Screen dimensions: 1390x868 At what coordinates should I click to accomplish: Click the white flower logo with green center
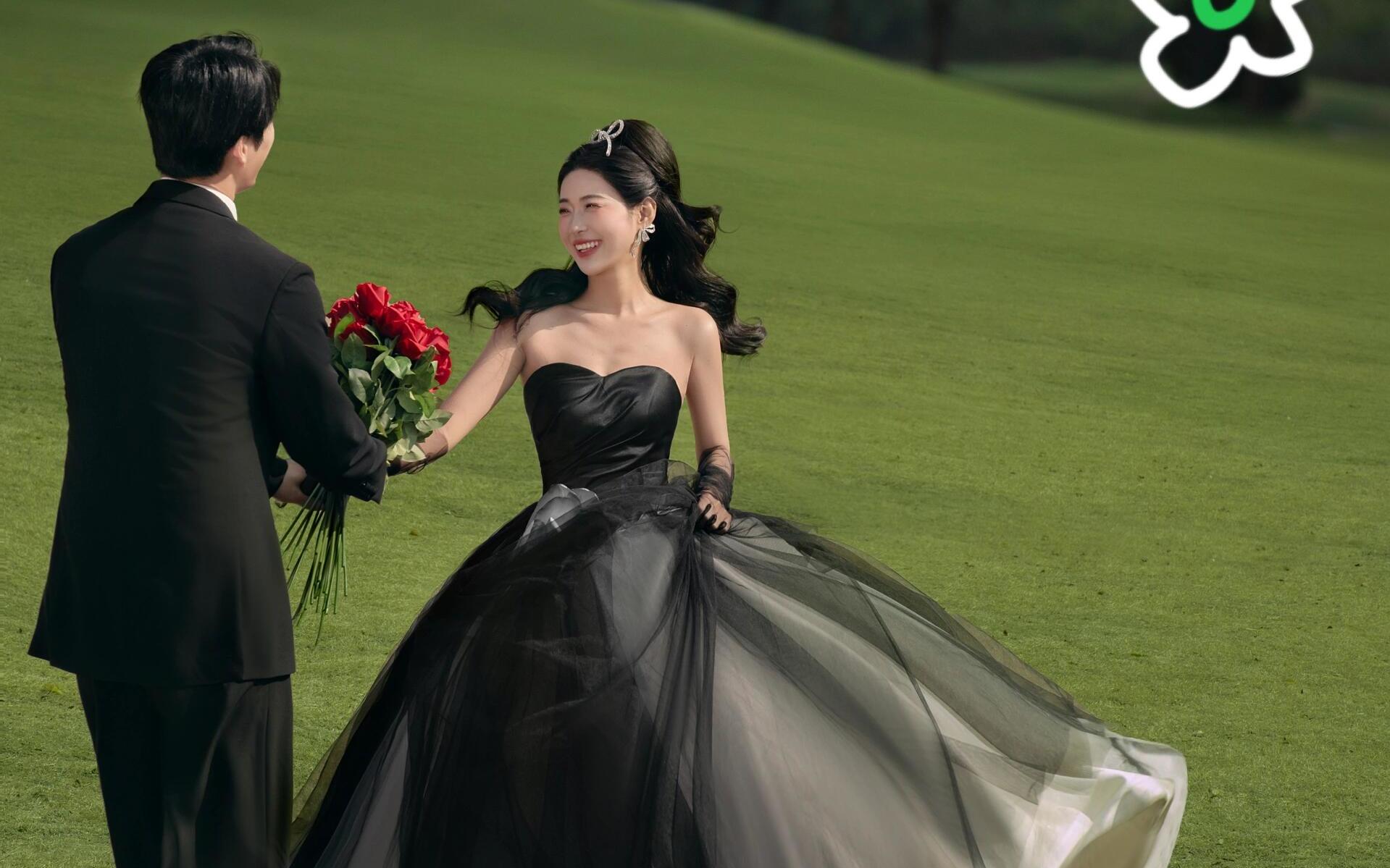pyautogui.click(x=1225, y=40)
